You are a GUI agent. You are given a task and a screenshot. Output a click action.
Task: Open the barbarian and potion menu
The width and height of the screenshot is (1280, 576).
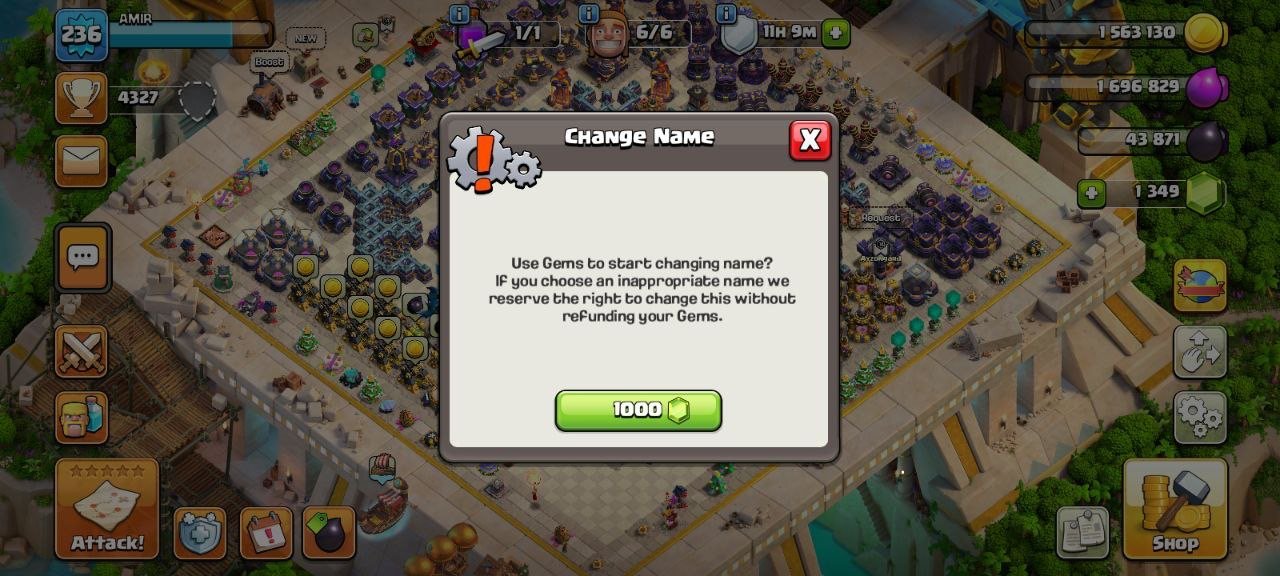pos(81,415)
